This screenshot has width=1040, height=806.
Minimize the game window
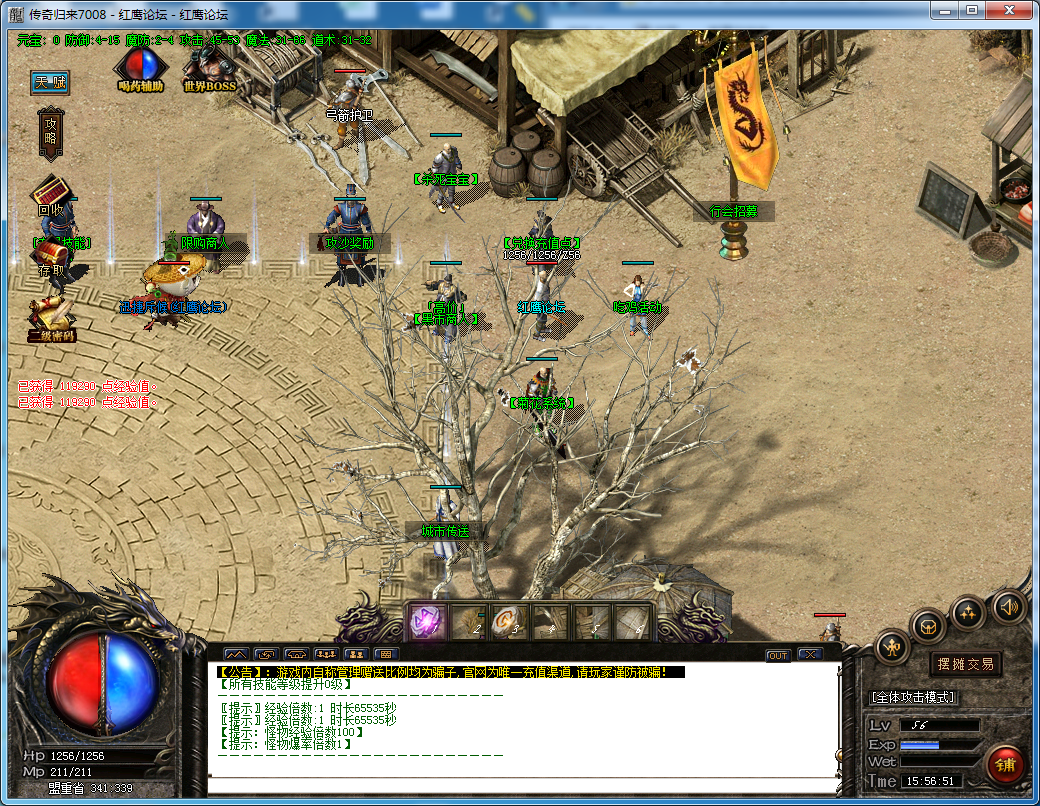[x=944, y=10]
